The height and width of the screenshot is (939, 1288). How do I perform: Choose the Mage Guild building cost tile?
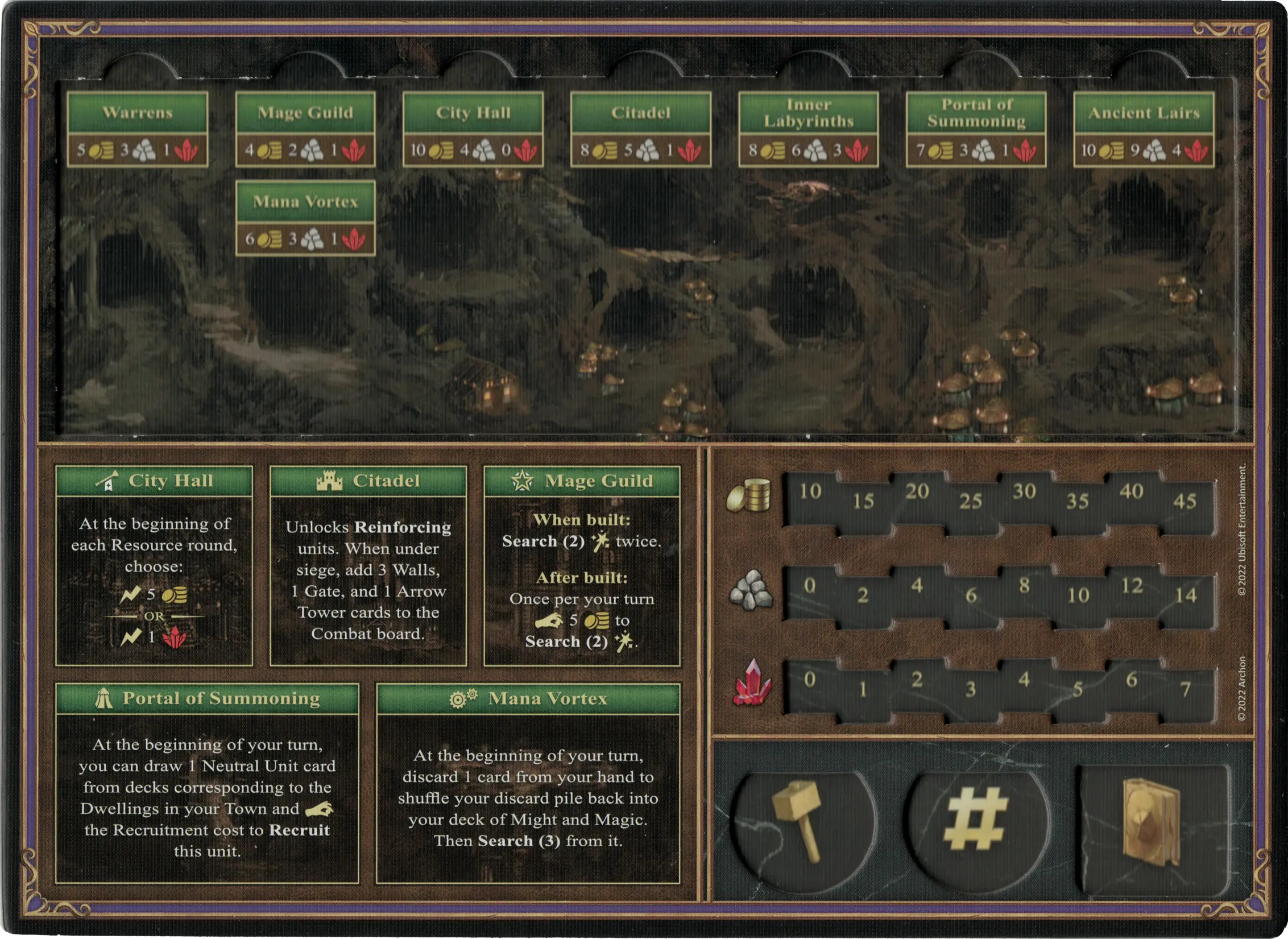point(305,129)
